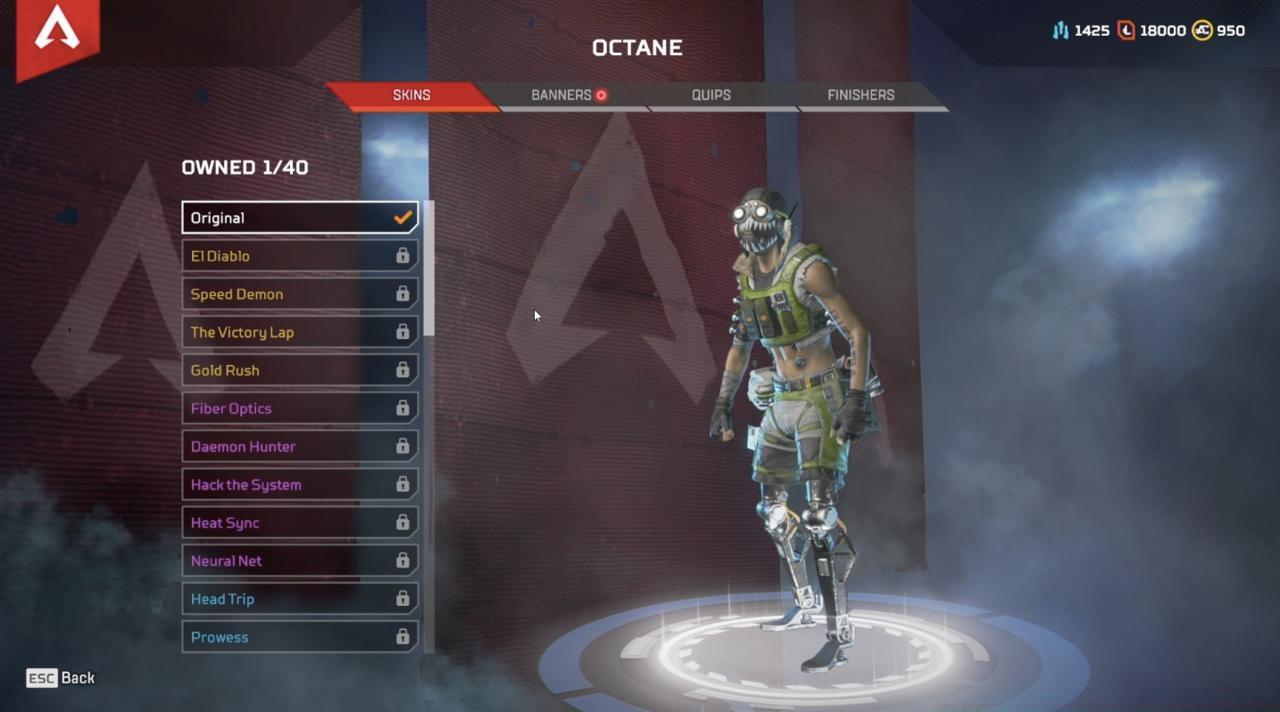1280x712 pixels.
Task: Choose the Daemon Hunter skin
Action: tap(299, 446)
